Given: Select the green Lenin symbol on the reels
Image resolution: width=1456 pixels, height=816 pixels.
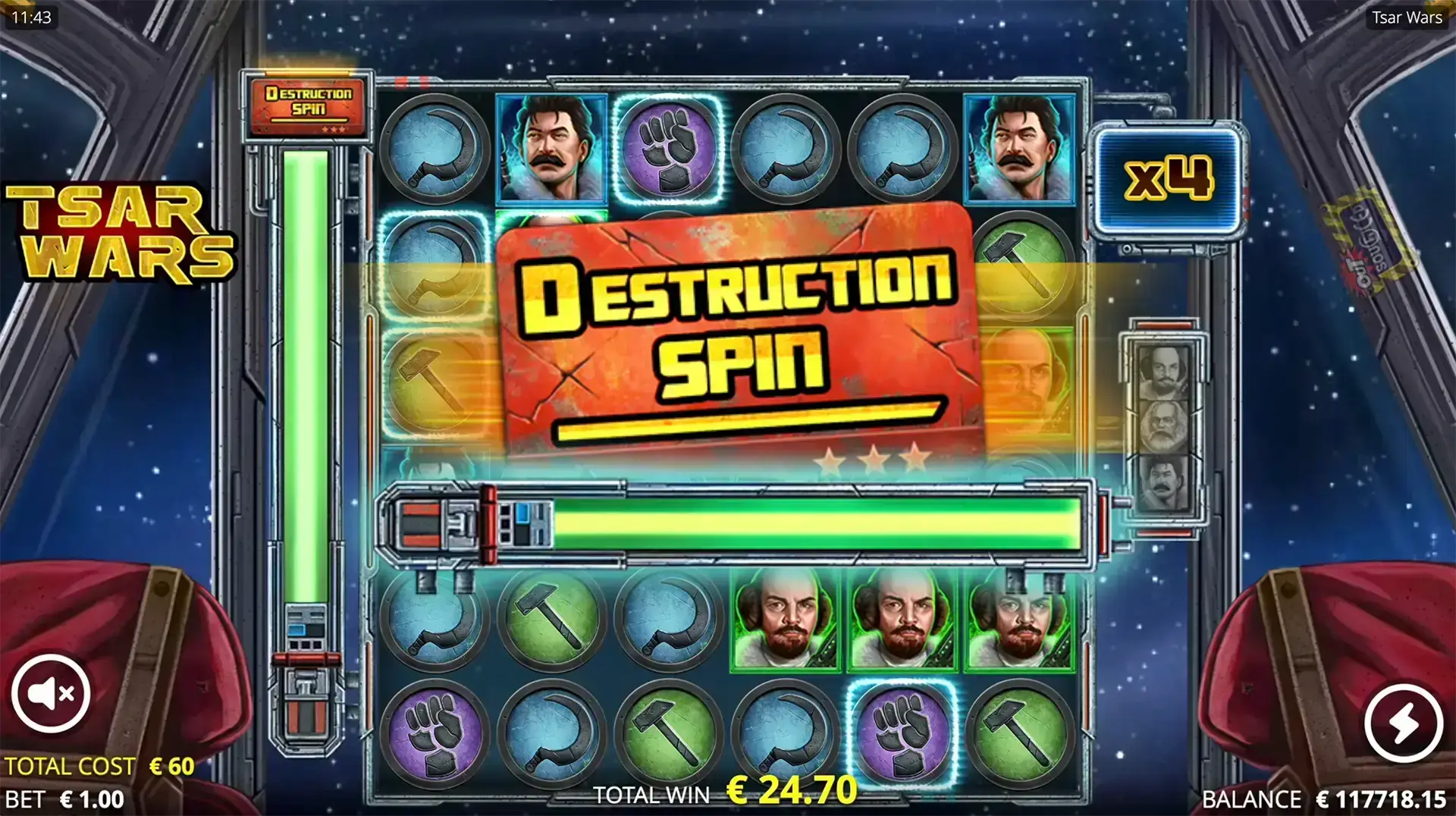Looking at the screenshot, I should click(786, 617).
